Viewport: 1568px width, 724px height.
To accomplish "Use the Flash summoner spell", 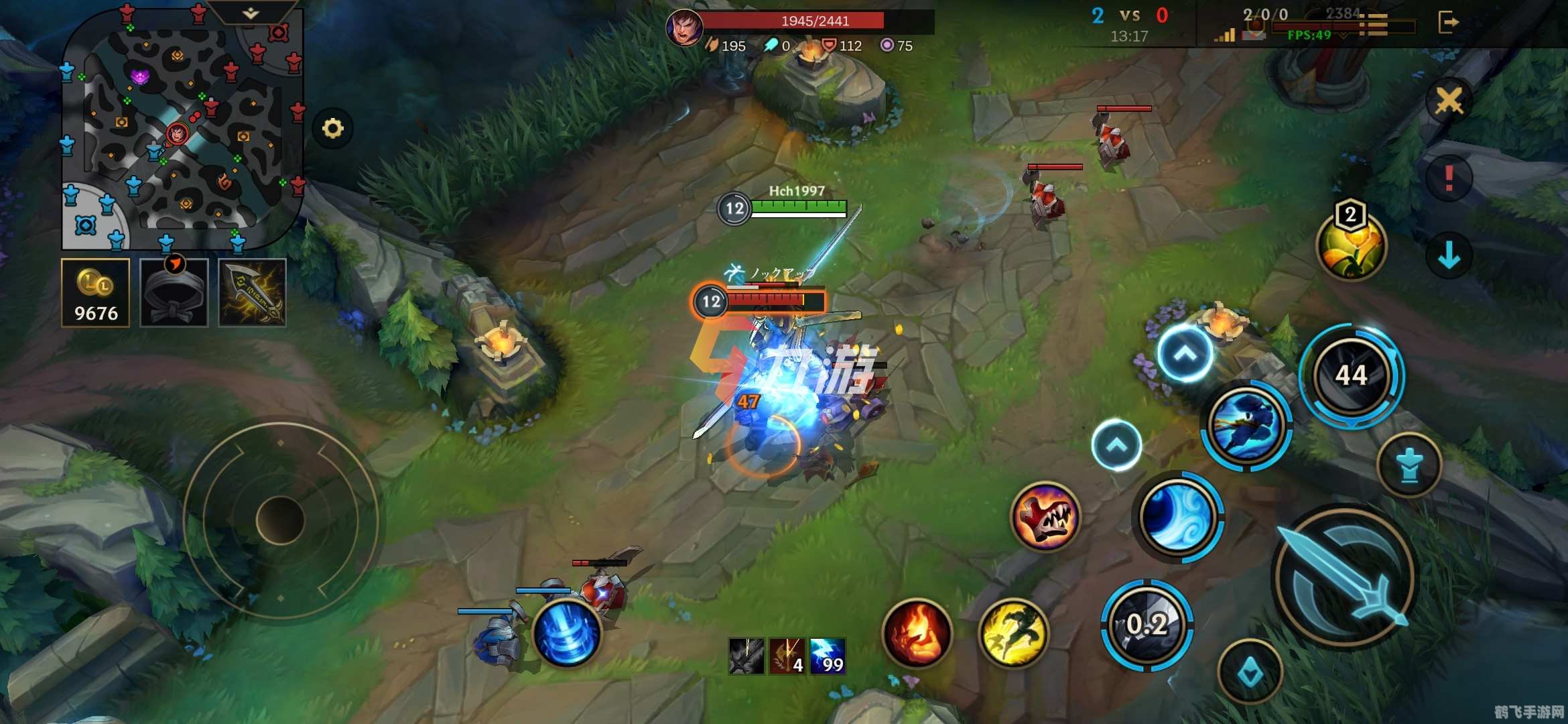I will [1013, 632].
